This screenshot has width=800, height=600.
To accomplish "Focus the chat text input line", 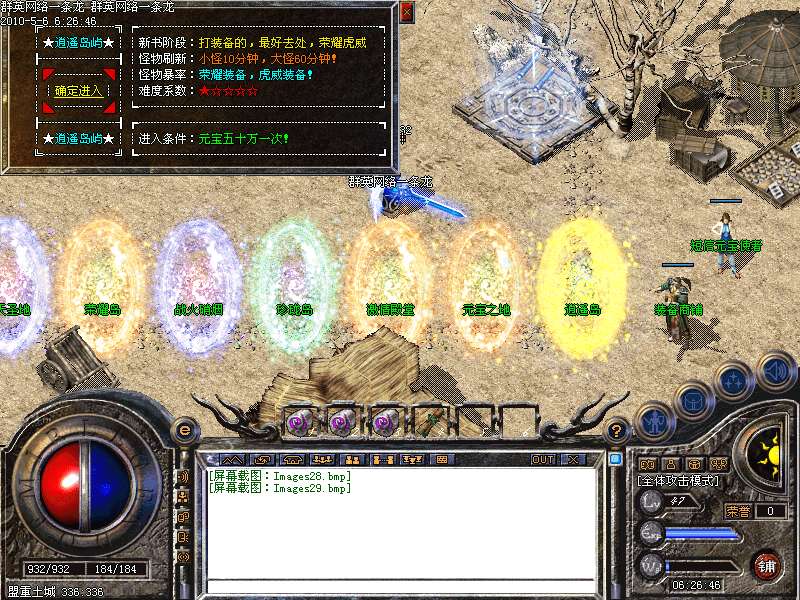I will [400, 585].
